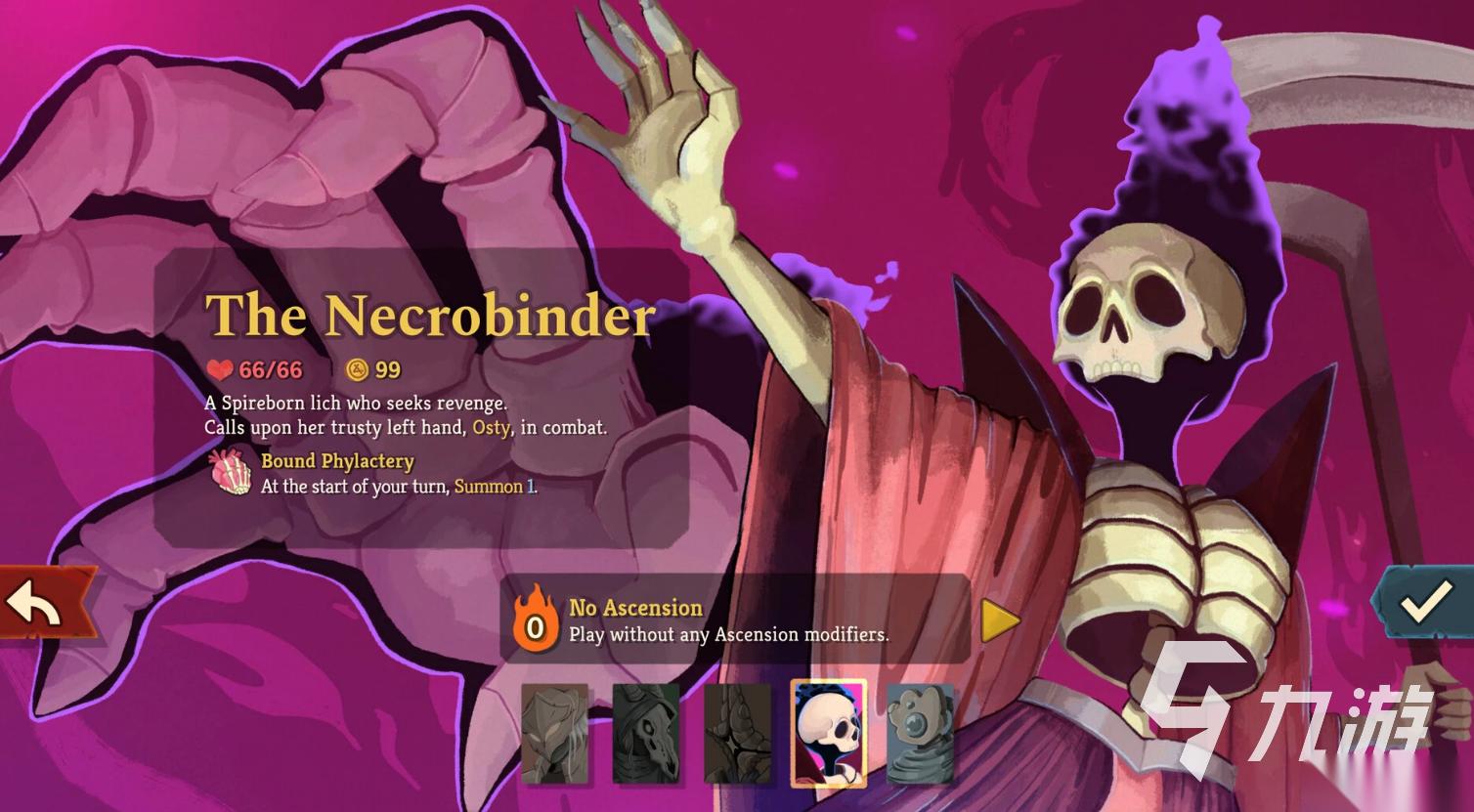Select the Necrobinder skull portrait

click(x=829, y=733)
